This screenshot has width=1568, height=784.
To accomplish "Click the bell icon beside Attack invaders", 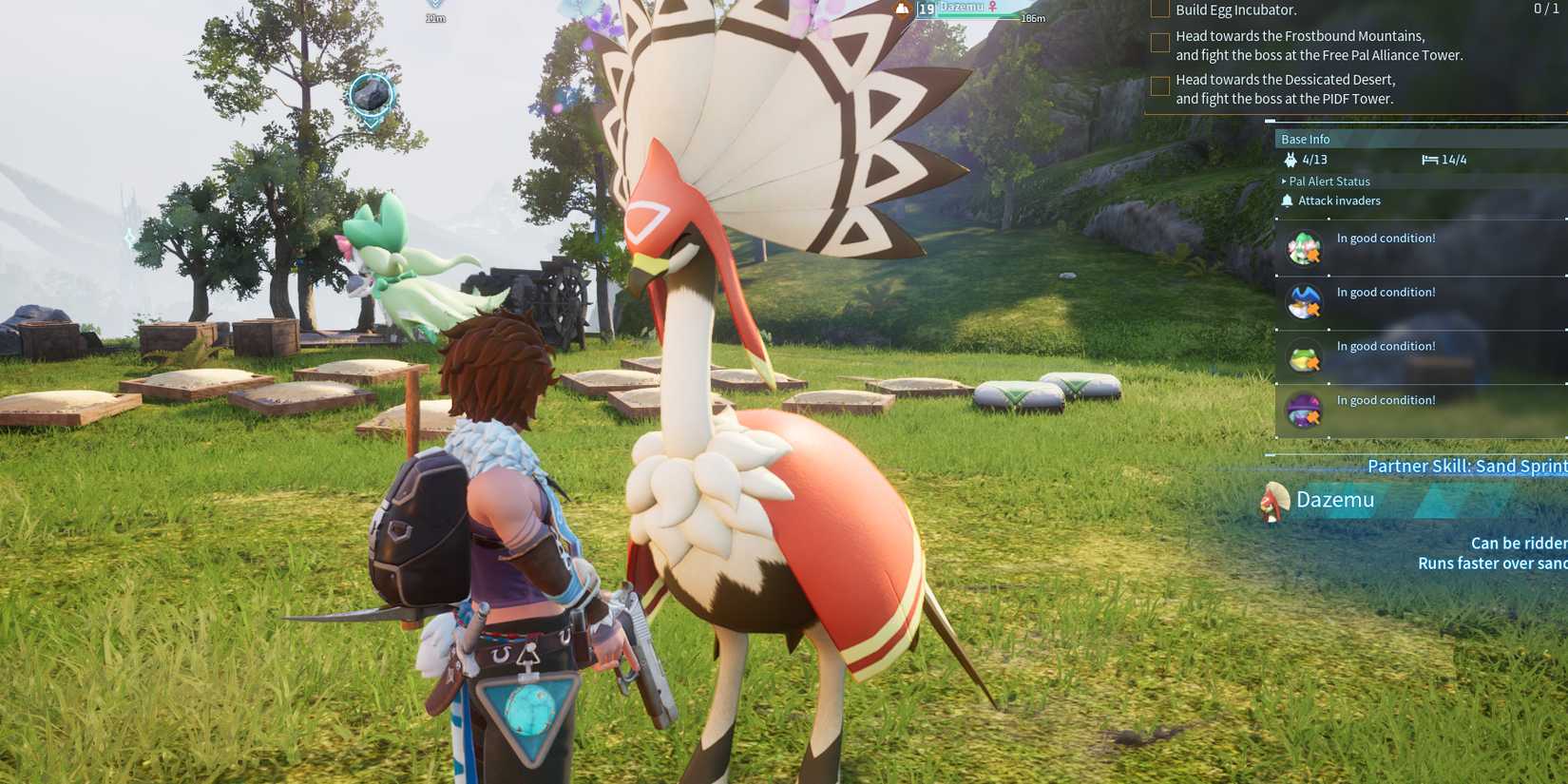I will [x=1287, y=200].
